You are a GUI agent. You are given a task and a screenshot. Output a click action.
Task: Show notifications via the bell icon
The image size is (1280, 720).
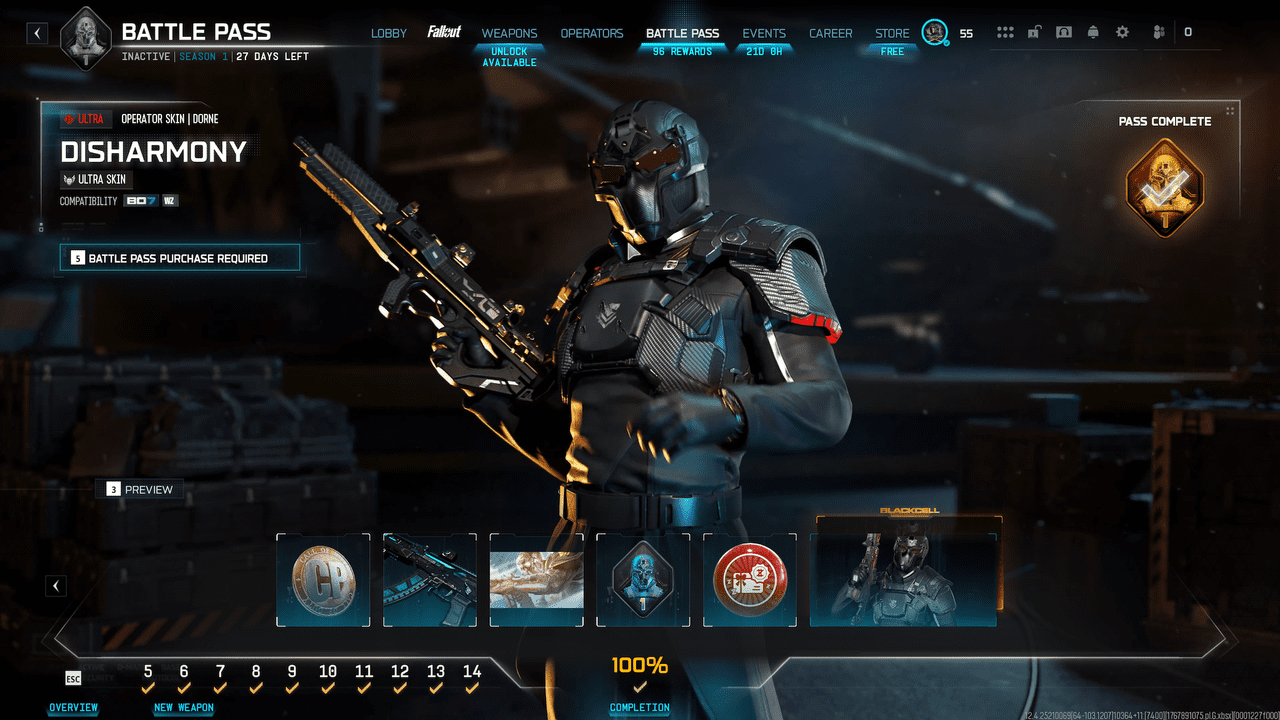1093,32
